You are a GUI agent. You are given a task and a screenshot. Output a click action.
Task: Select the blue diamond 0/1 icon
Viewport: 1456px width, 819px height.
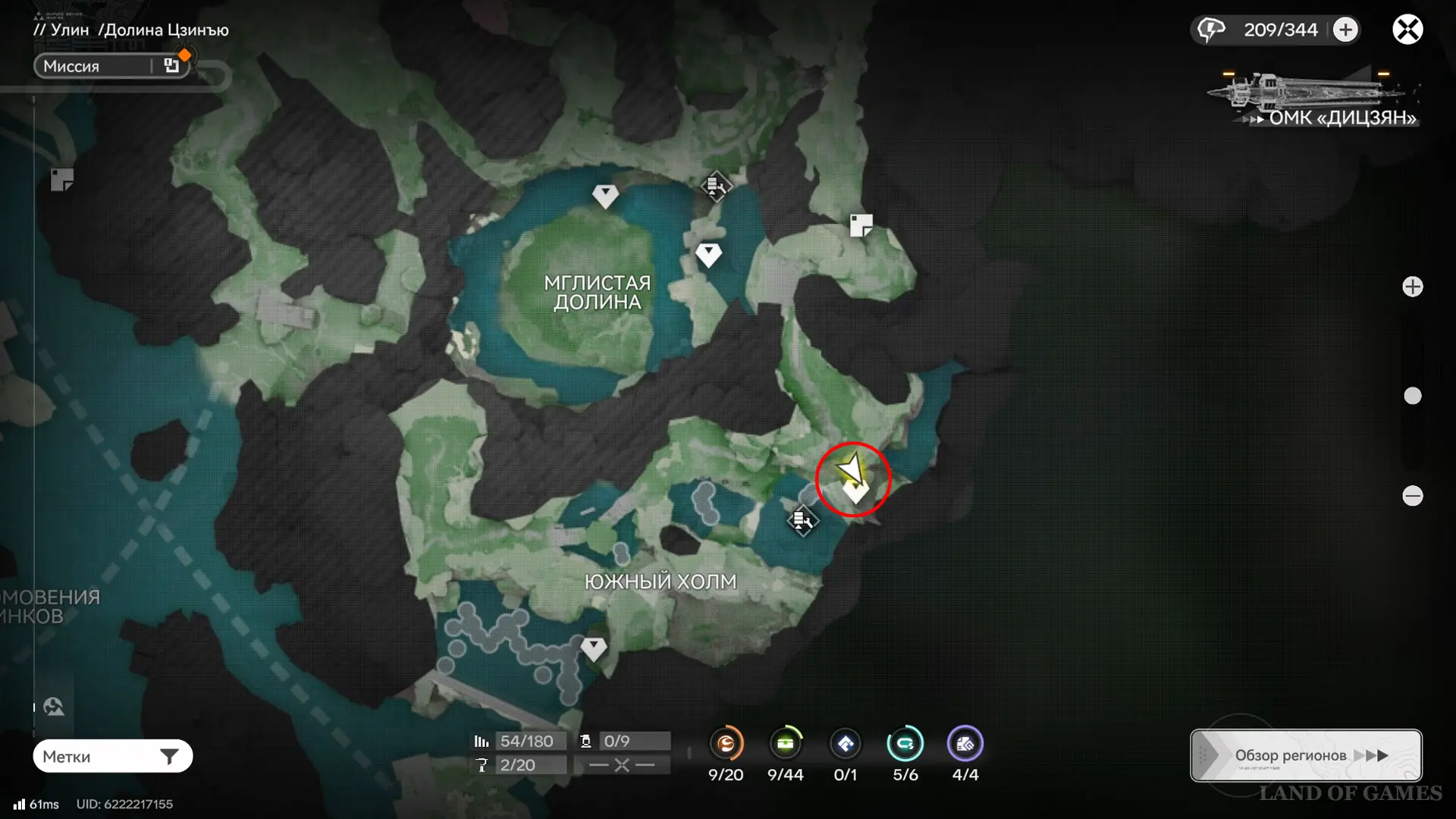[845, 744]
